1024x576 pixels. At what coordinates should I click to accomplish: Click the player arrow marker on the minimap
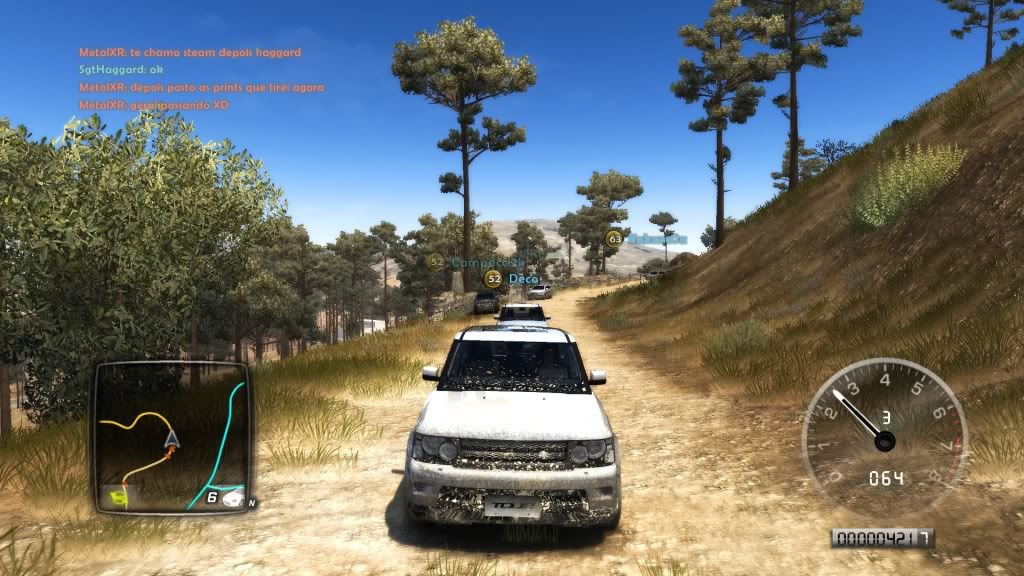pos(172,437)
